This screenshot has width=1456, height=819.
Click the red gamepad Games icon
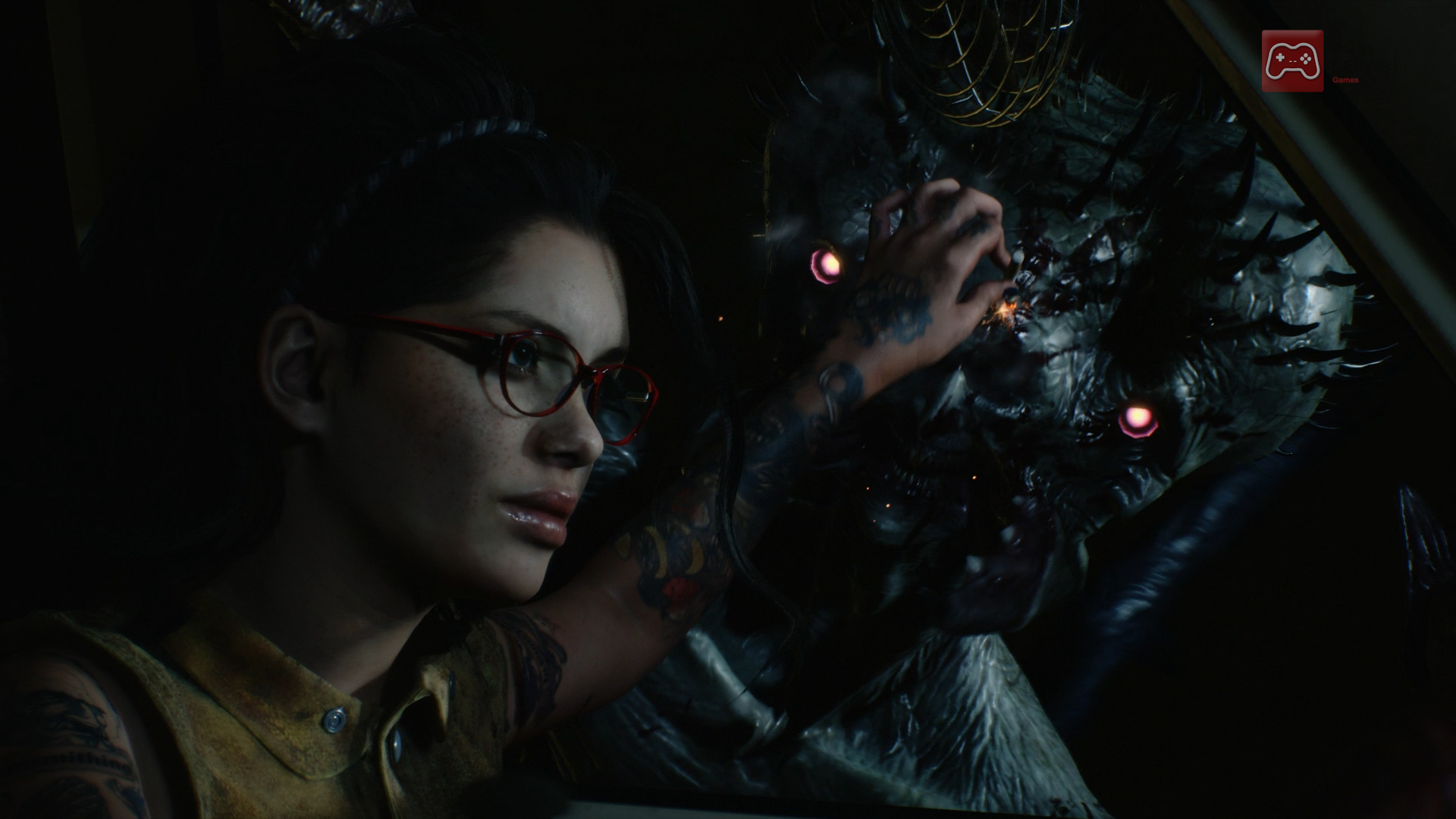pos(1292,61)
